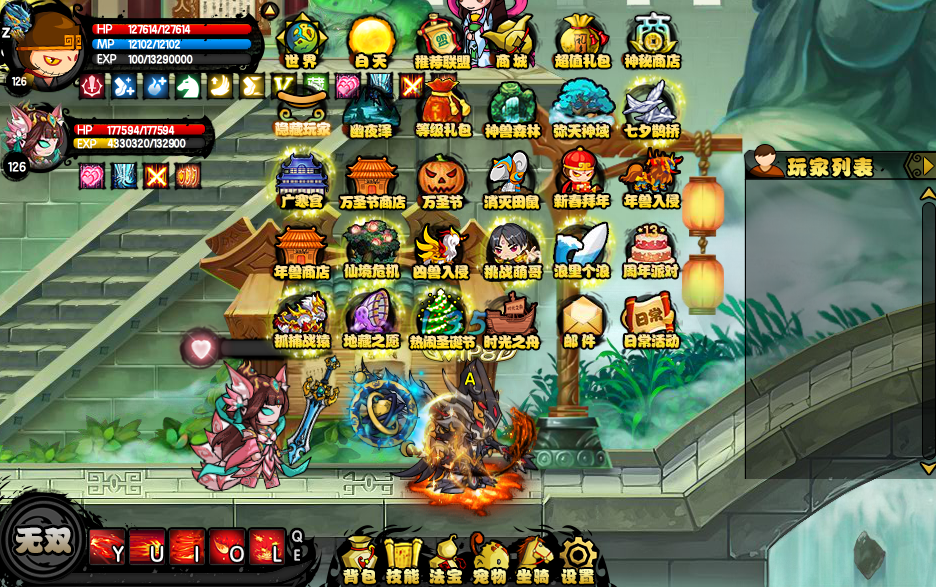Open the 超值礼包 value gift pack

click(x=581, y=40)
